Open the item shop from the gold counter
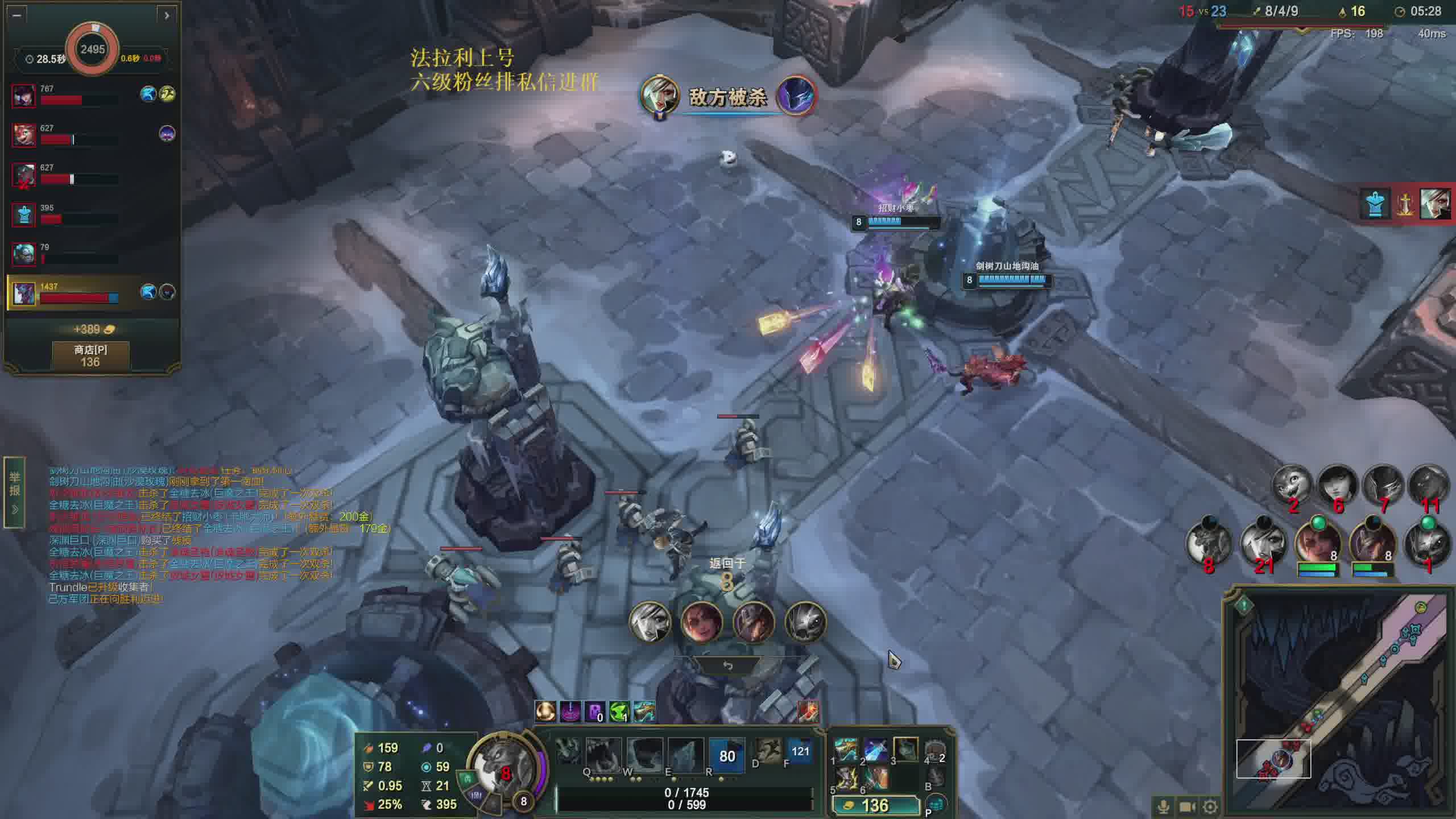Viewport: 1456px width, 819px height. point(875,805)
